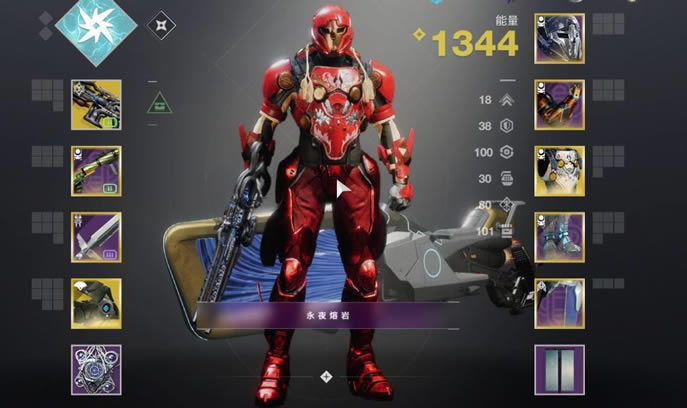Image resolution: width=687 pixels, height=408 pixels.
Task: Open the purple class item slot
Action: [559, 303]
